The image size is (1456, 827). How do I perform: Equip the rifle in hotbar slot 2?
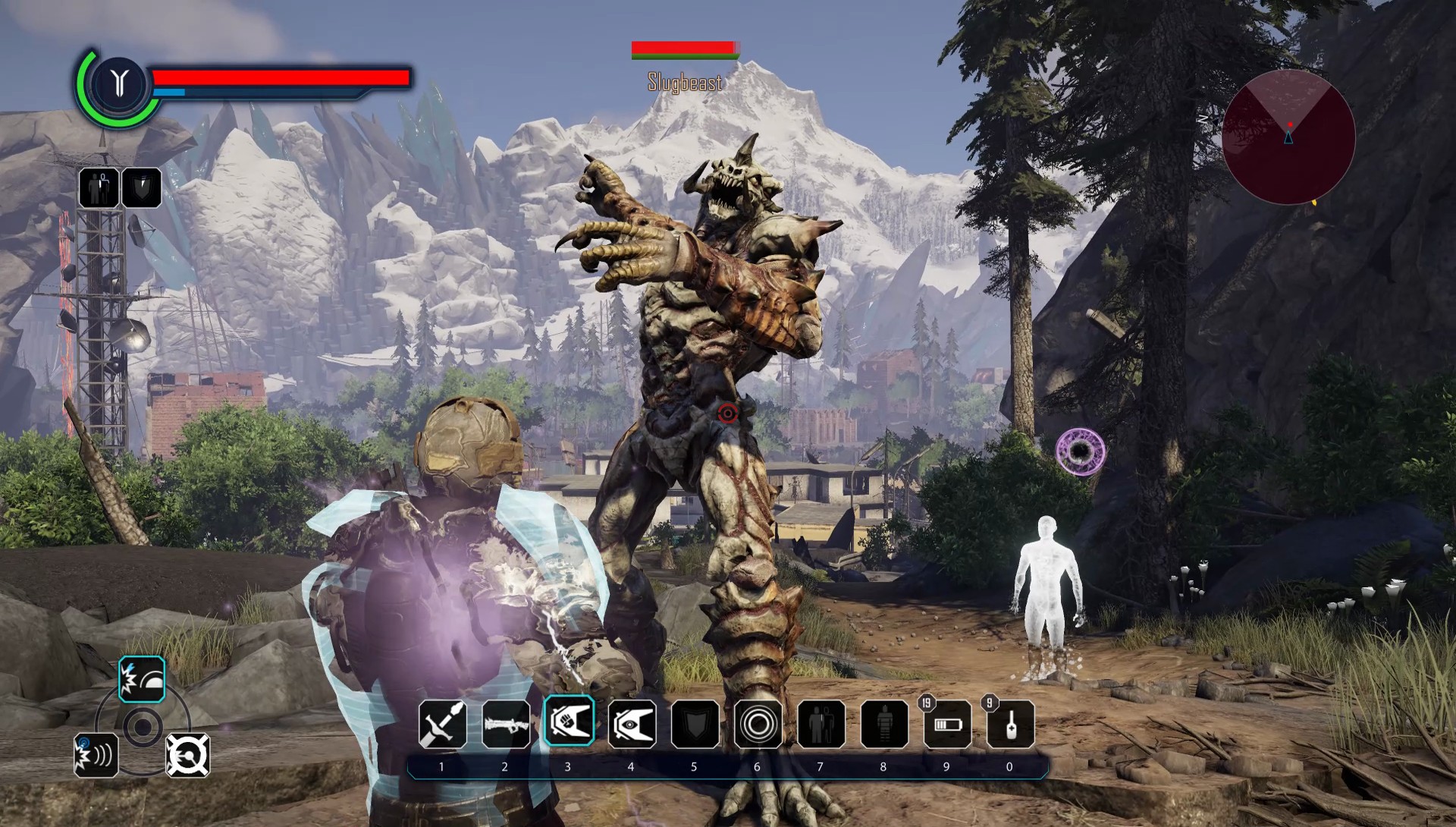(x=506, y=724)
